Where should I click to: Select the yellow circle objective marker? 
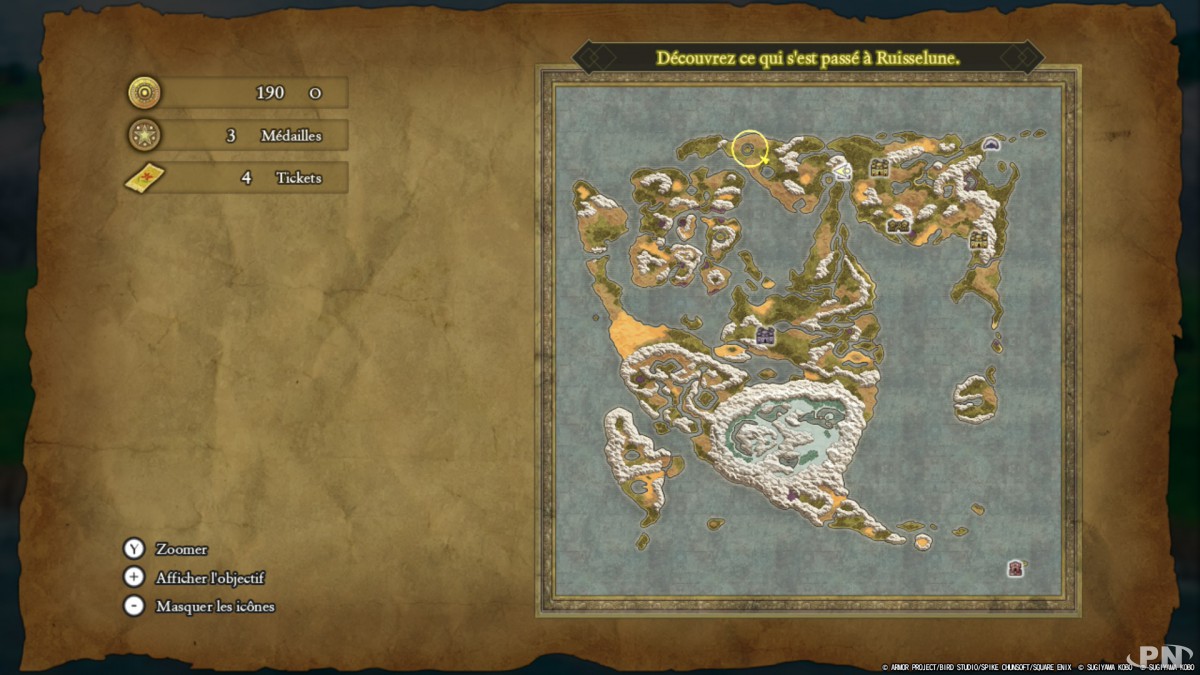[x=749, y=149]
